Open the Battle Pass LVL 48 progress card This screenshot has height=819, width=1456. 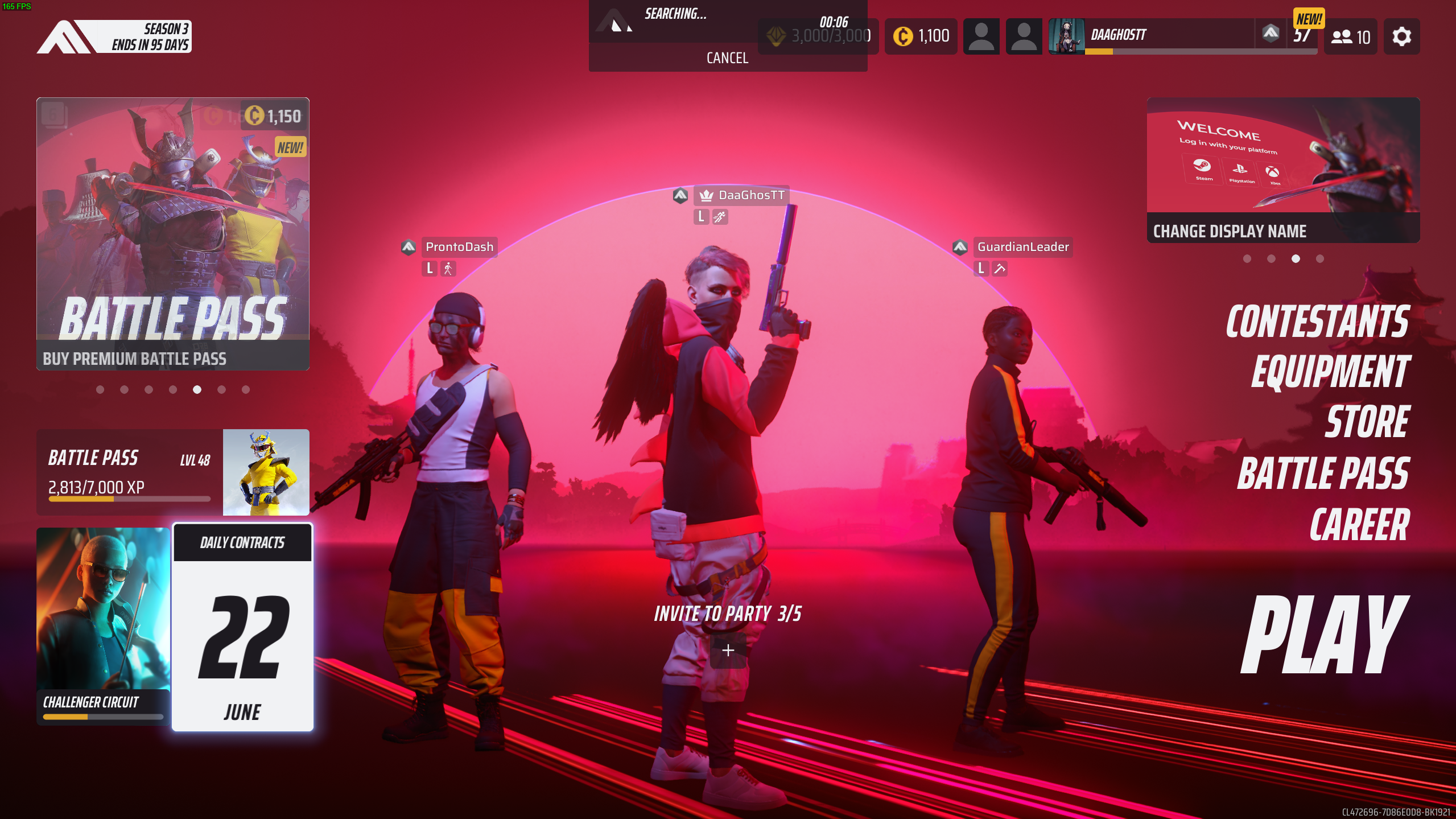click(x=173, y=472)
